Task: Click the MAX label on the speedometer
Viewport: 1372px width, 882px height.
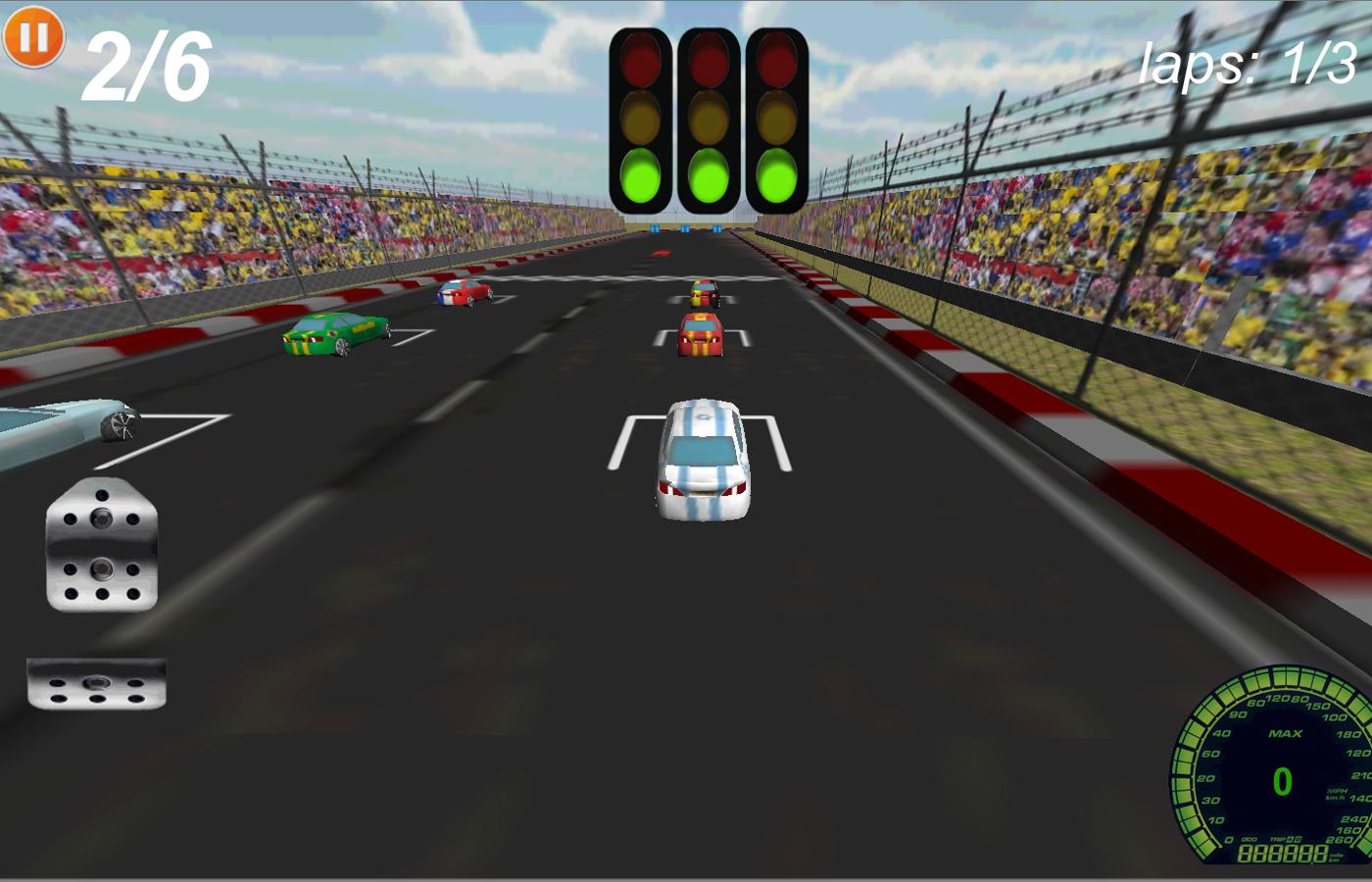Action: 1285,733
